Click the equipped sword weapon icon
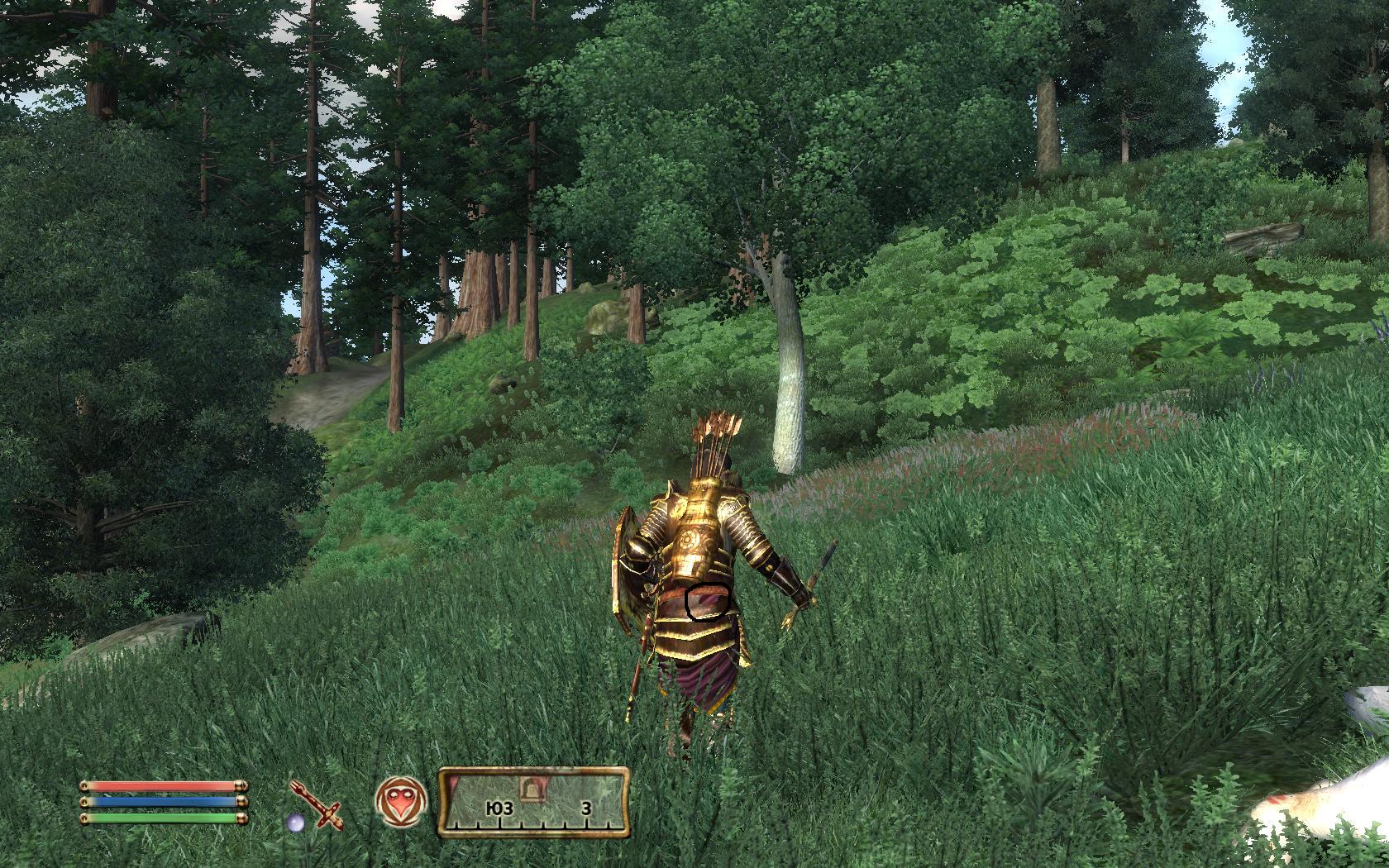 point(317,805)
